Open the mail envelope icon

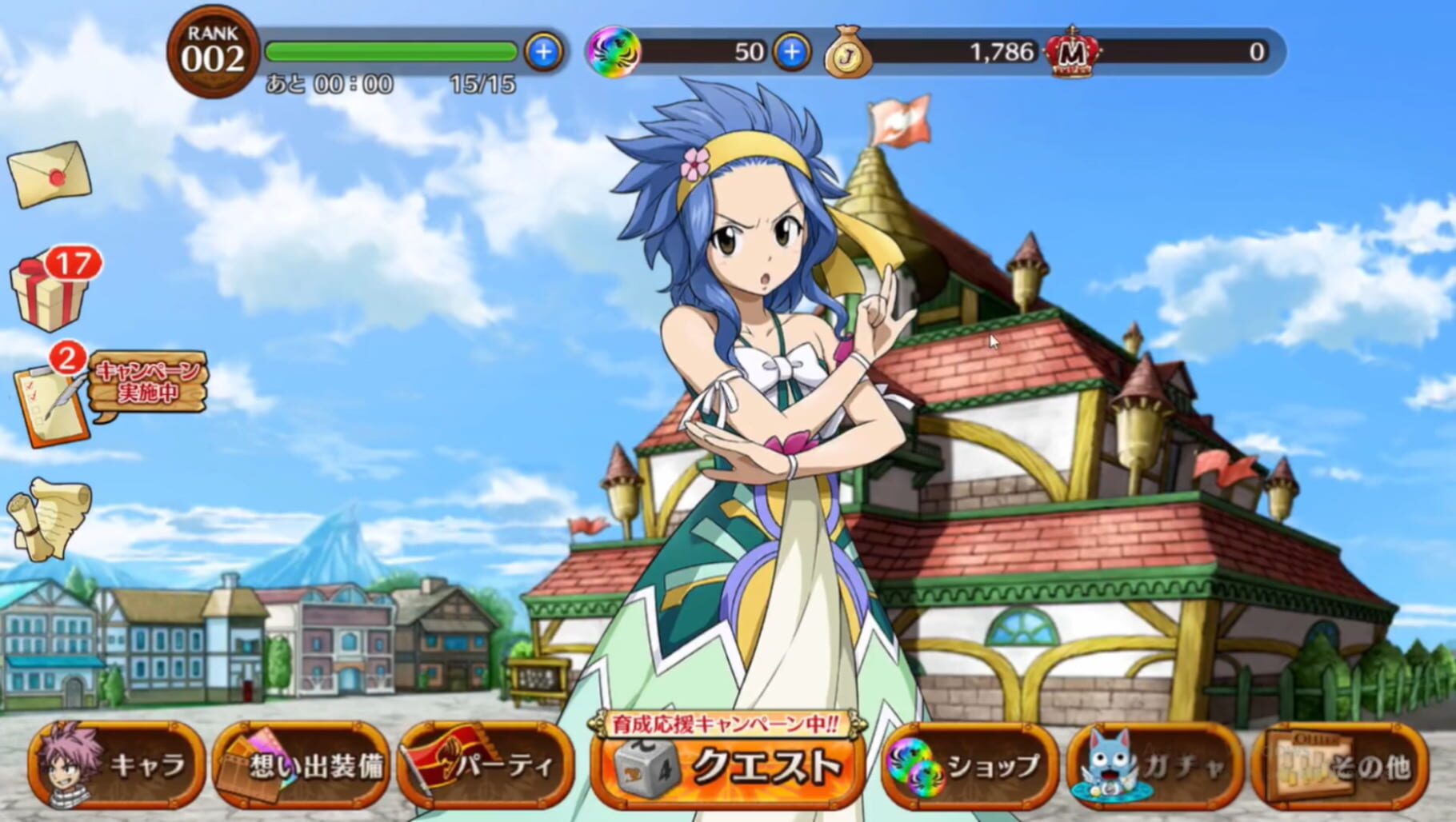point(50,174)
